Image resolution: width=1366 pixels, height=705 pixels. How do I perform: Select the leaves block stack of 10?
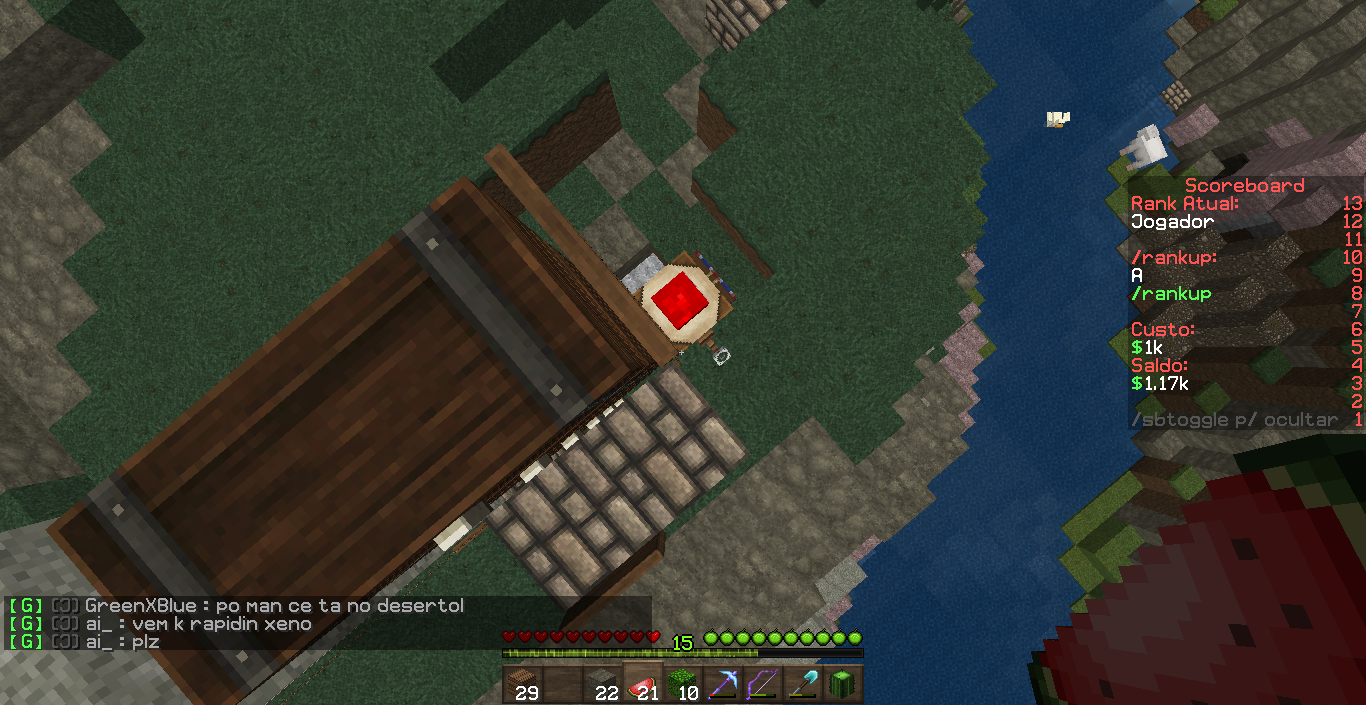click(x=682, y=684)
